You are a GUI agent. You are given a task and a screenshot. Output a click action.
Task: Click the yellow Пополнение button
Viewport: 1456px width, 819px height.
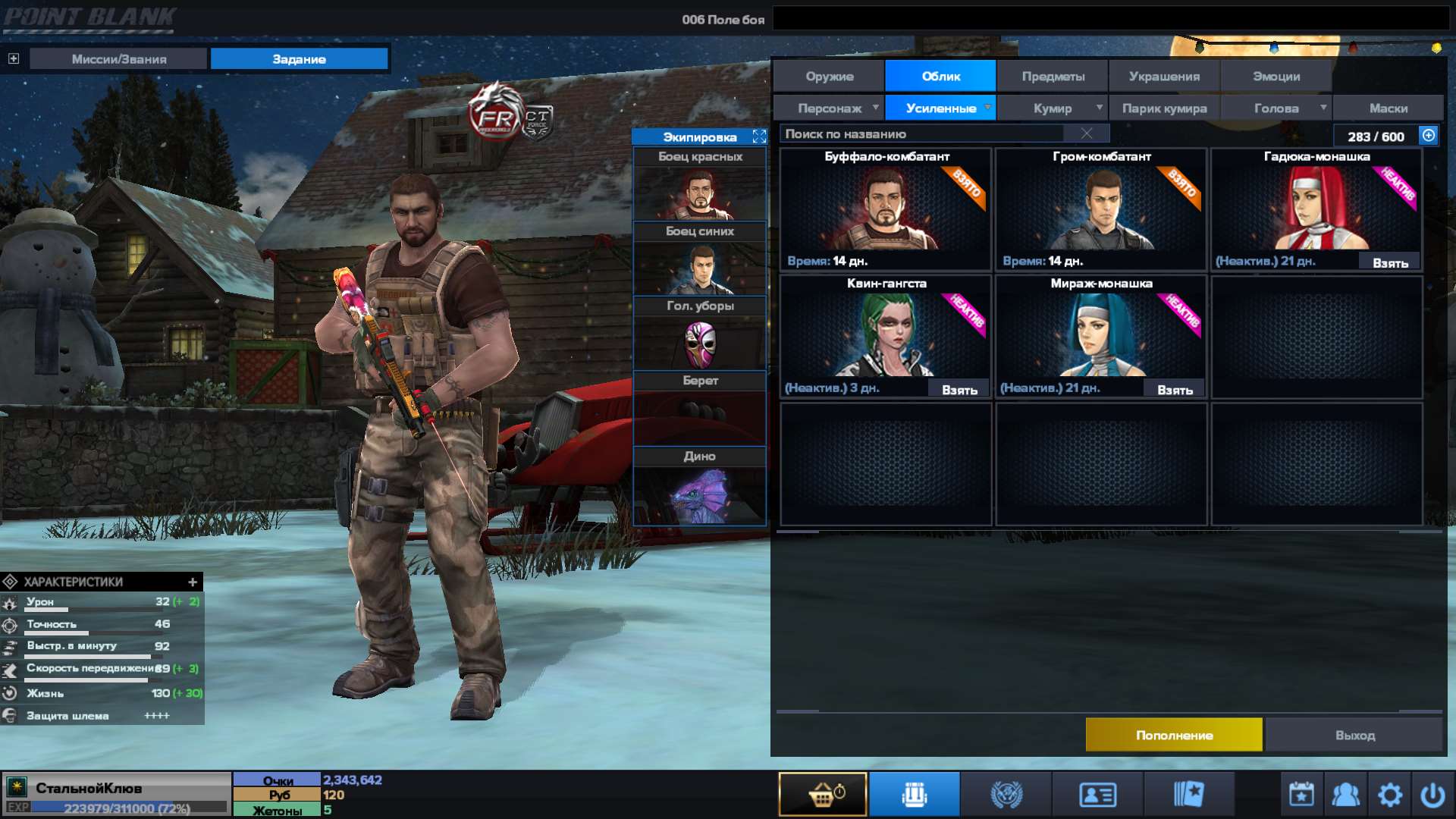(x=1174, y=734)
